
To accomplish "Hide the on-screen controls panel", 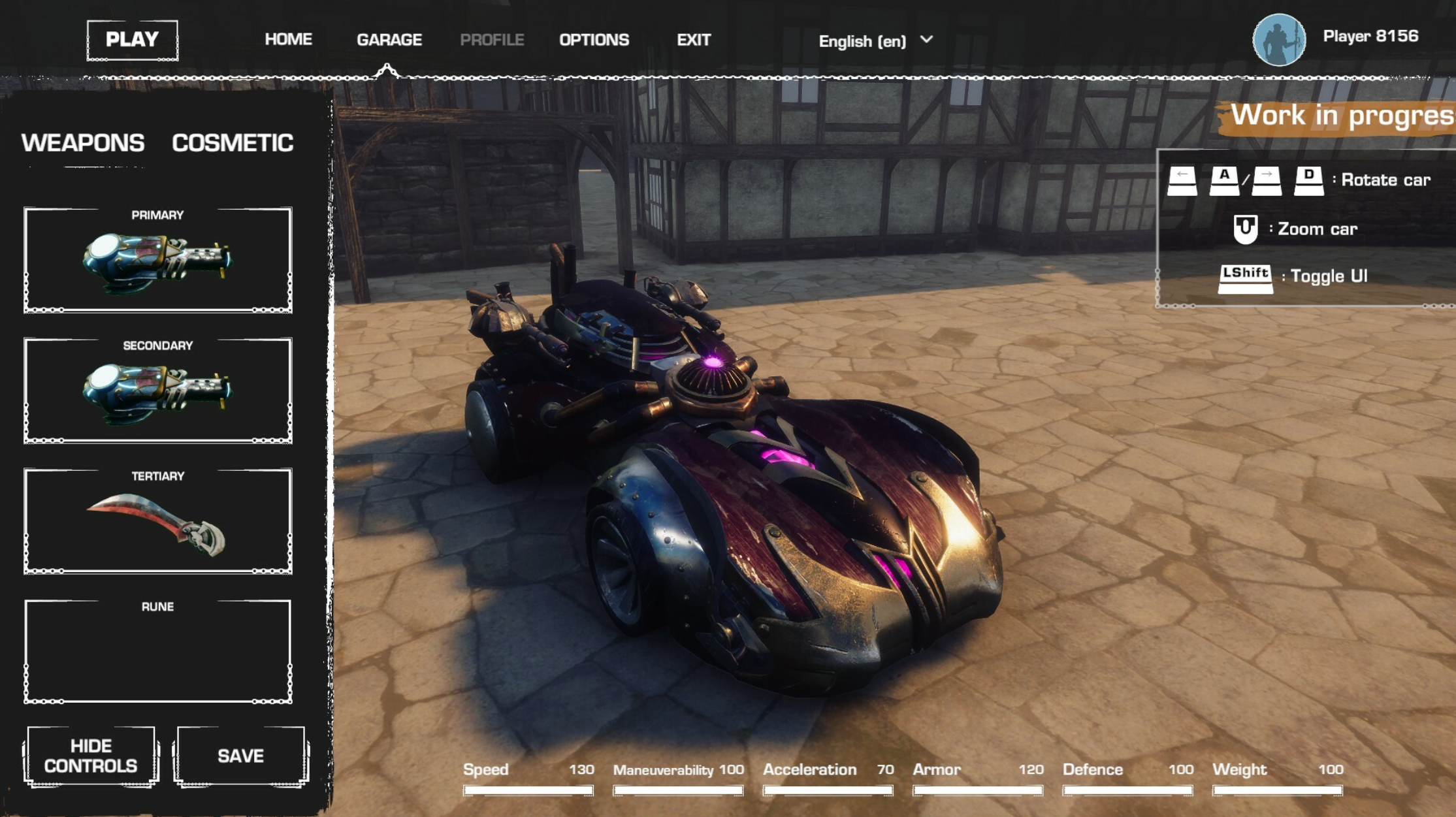I will coord(90,754).
